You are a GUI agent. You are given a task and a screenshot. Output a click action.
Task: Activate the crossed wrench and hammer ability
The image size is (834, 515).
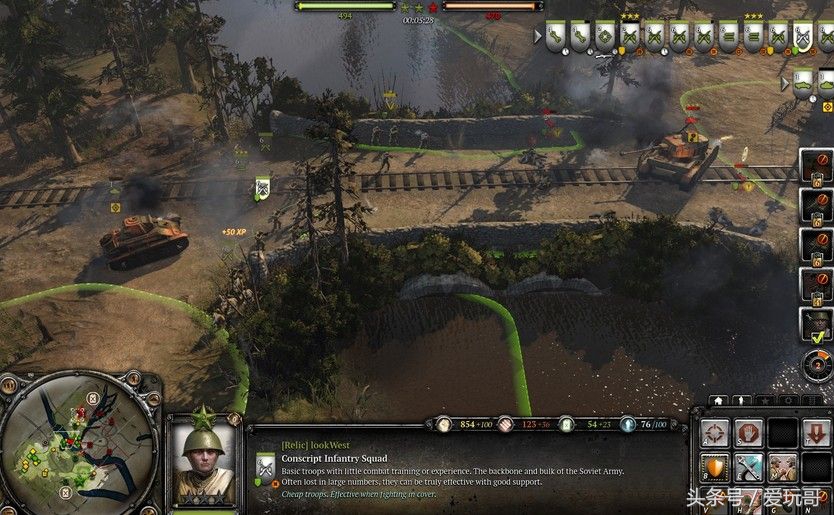pos(748,468)
